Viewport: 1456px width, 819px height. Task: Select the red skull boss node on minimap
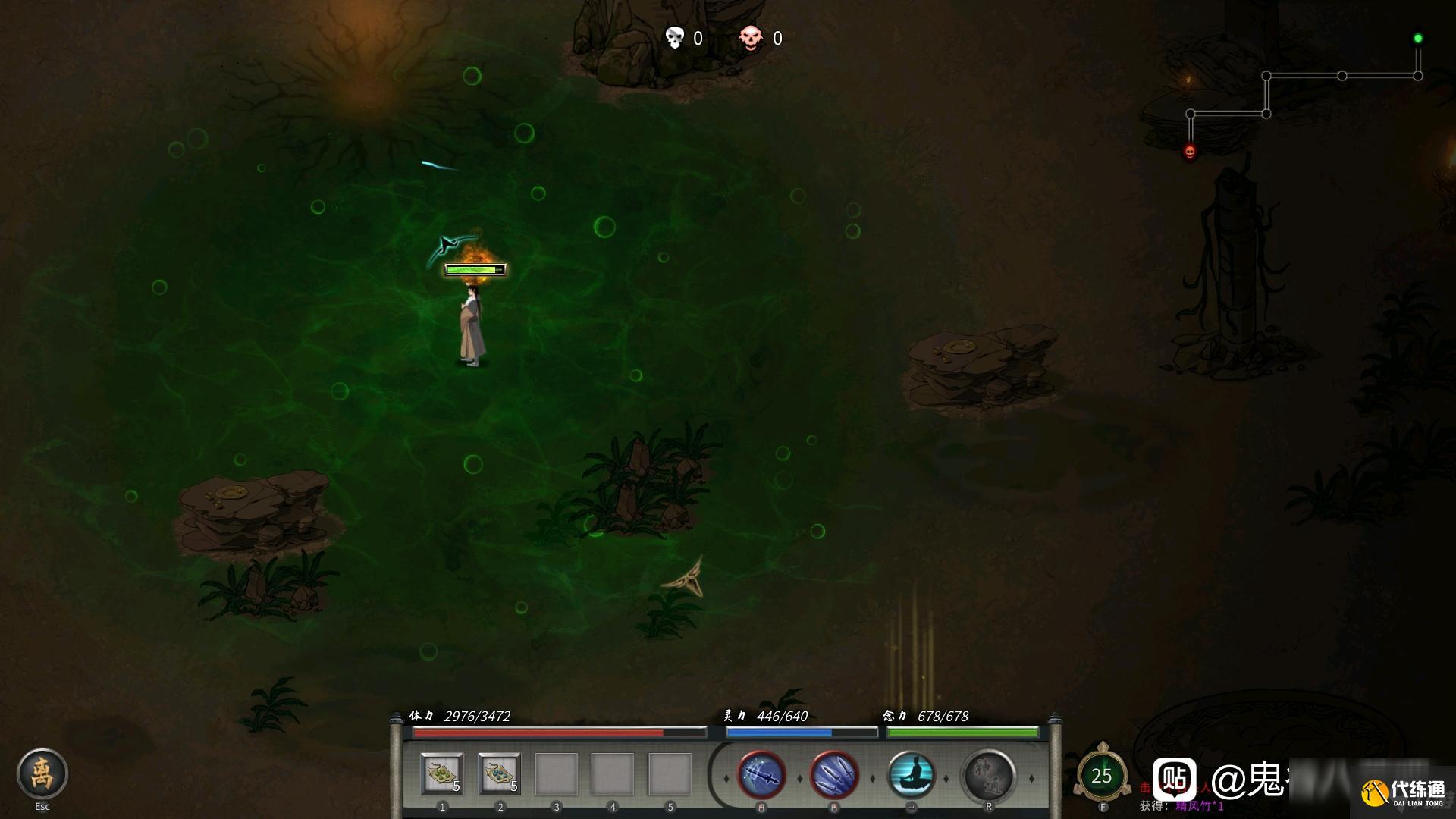[1190, 152]
